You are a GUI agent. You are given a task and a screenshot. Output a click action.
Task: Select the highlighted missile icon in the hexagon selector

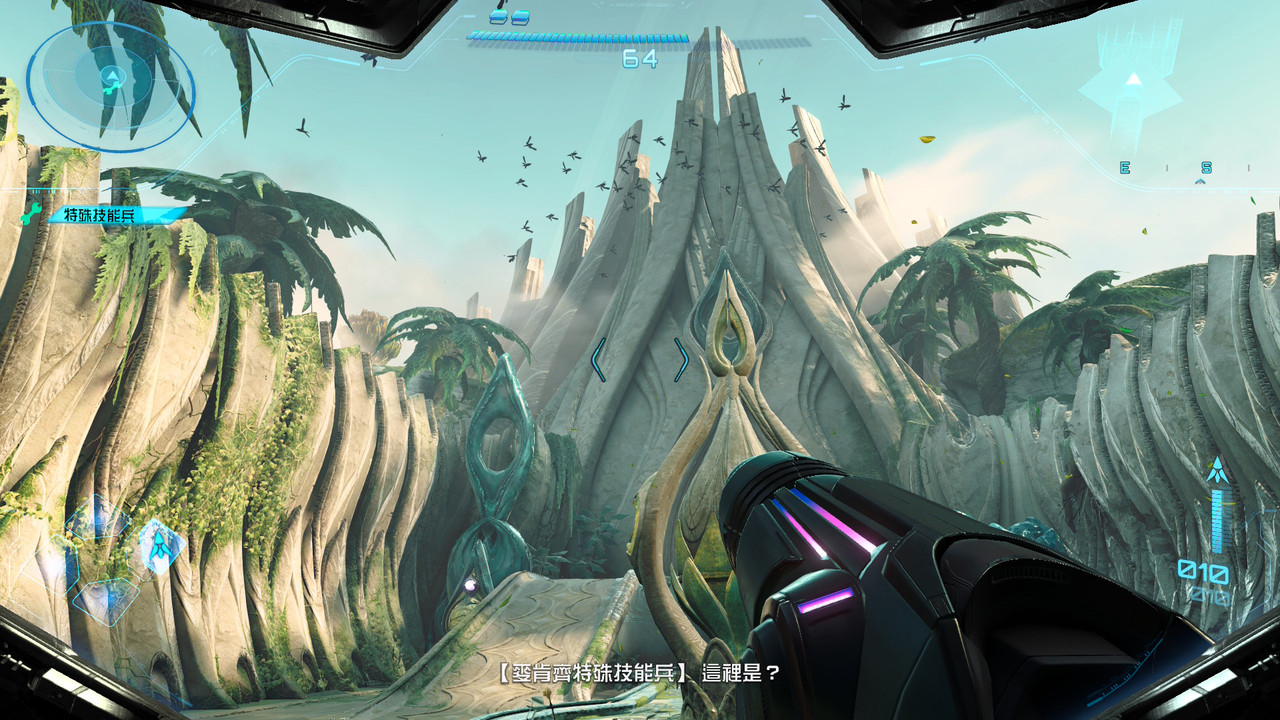pyautogui.click(x=161, y=546)
